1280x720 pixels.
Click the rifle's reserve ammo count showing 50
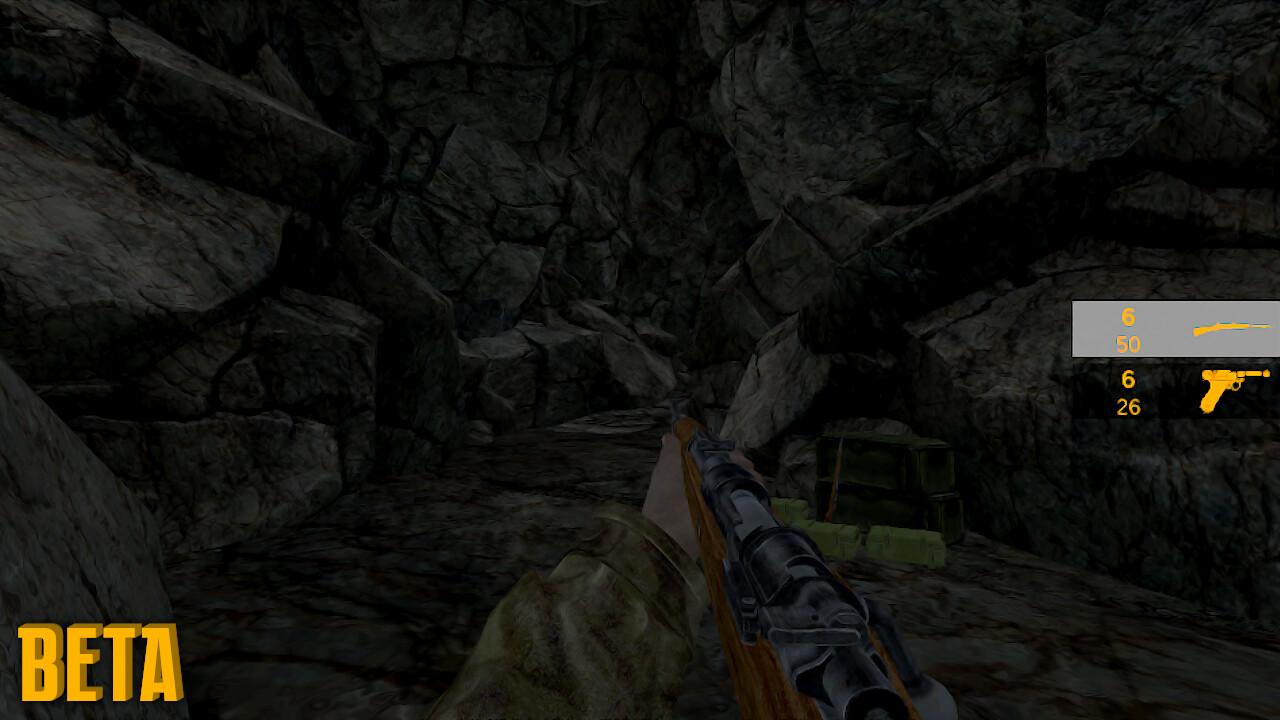tap(1128, 344)
